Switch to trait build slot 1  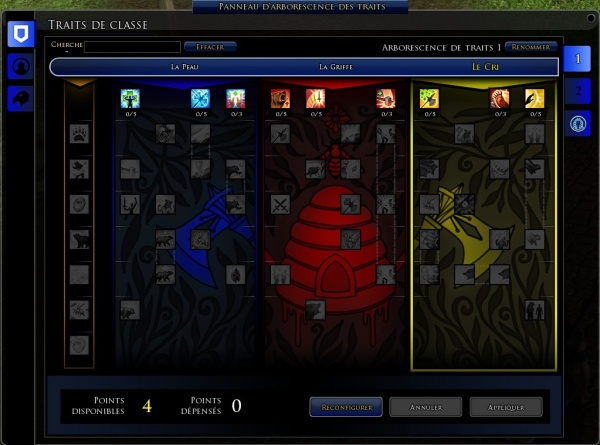pos(578,60)
